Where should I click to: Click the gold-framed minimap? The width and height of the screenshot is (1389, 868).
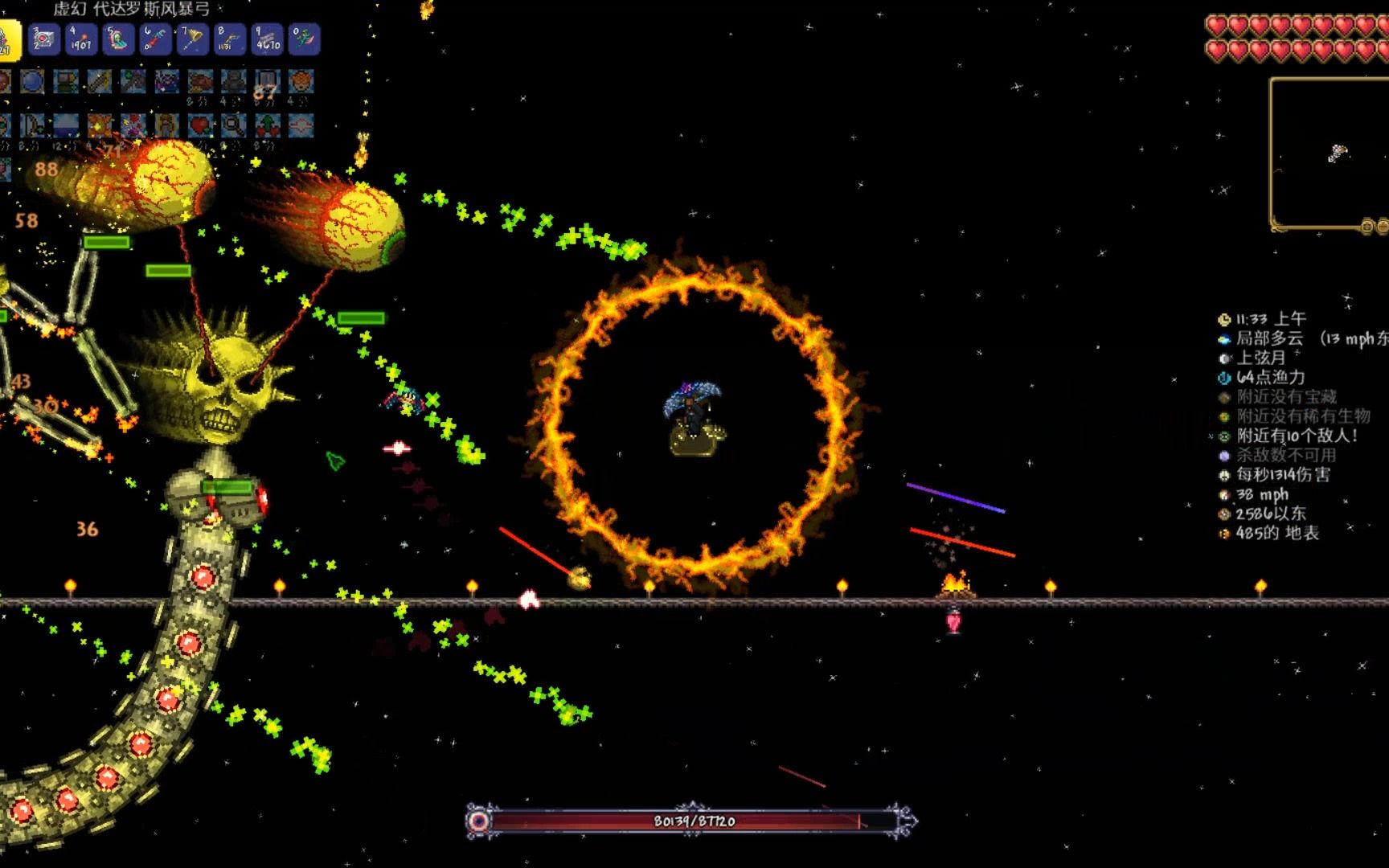[x=1330, y=153]
